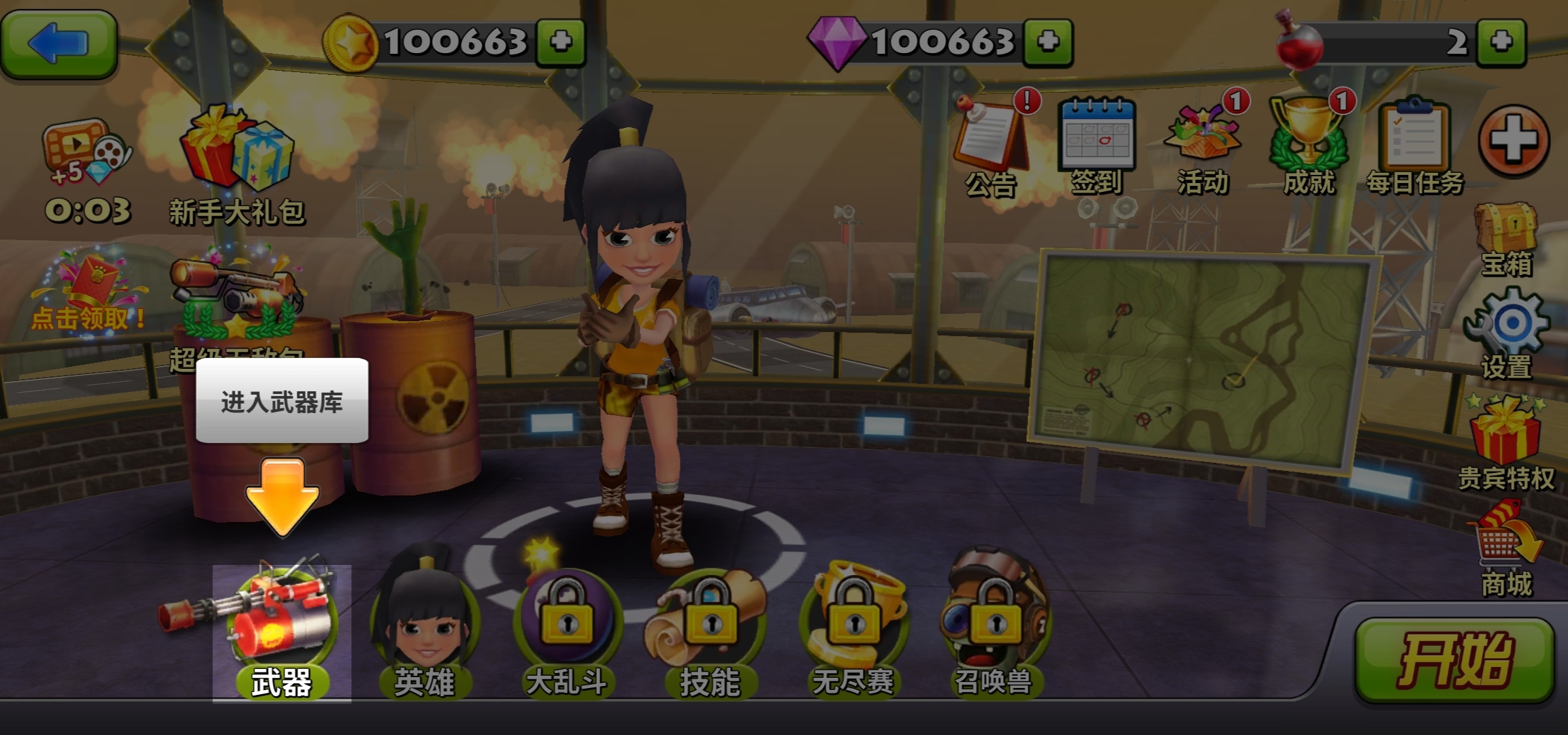Image resolution: width=1568 pixels, height=735 pixels.
Task: View the 成就 achievements trophy
Action: [1308, 142]
